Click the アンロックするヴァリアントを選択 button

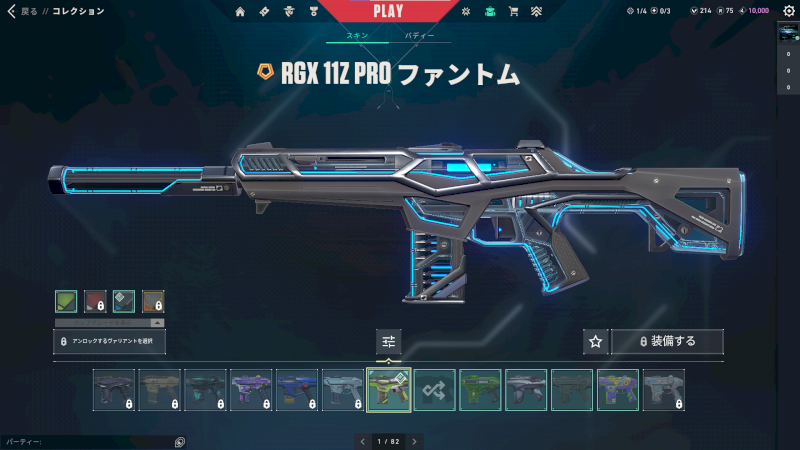coord(109,341)
